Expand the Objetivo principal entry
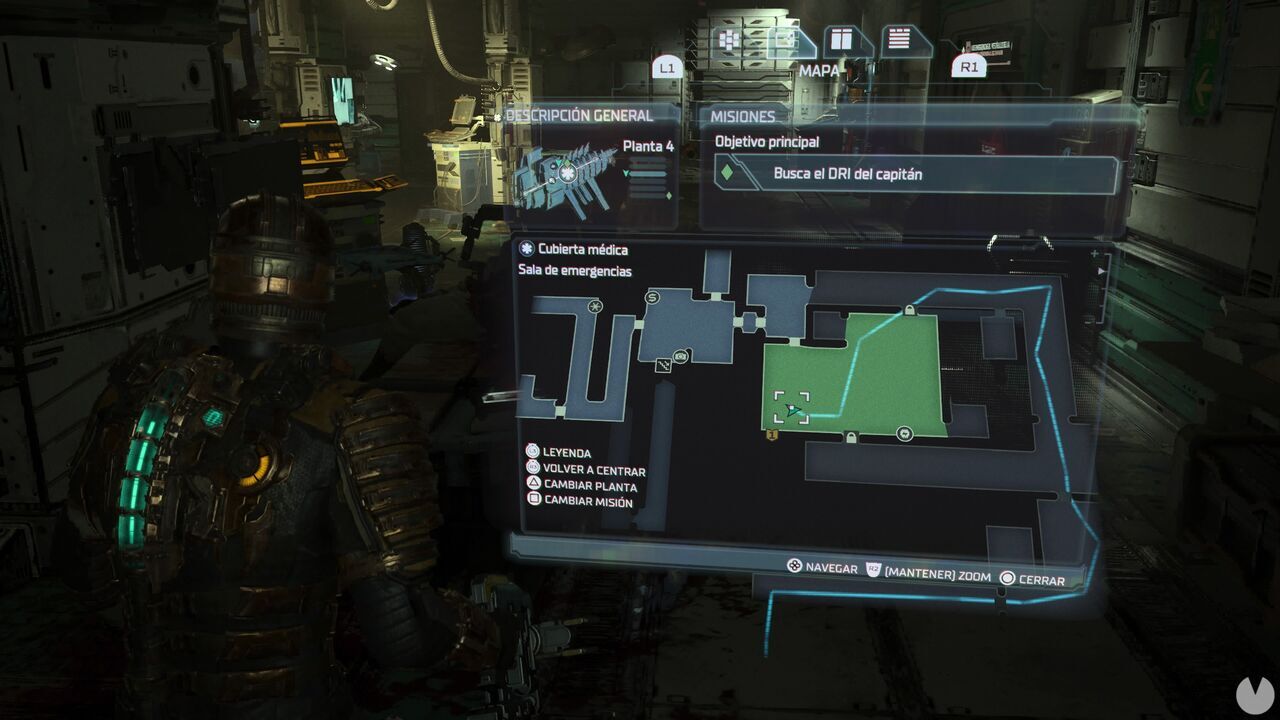The height and width of the screenshot is (720, 1280). (766, 141)
